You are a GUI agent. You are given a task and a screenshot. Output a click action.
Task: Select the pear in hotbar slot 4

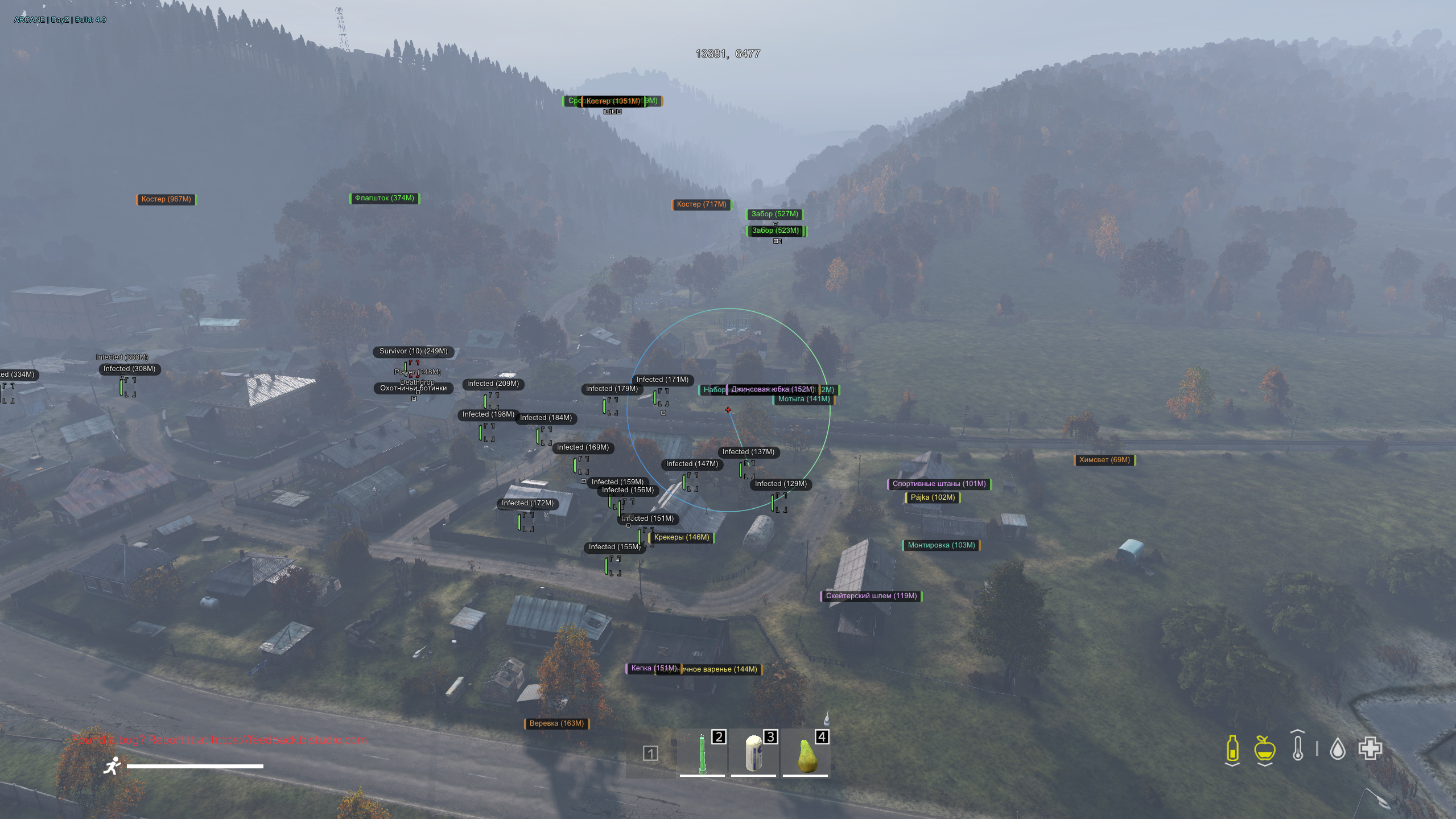pos(805,754)
